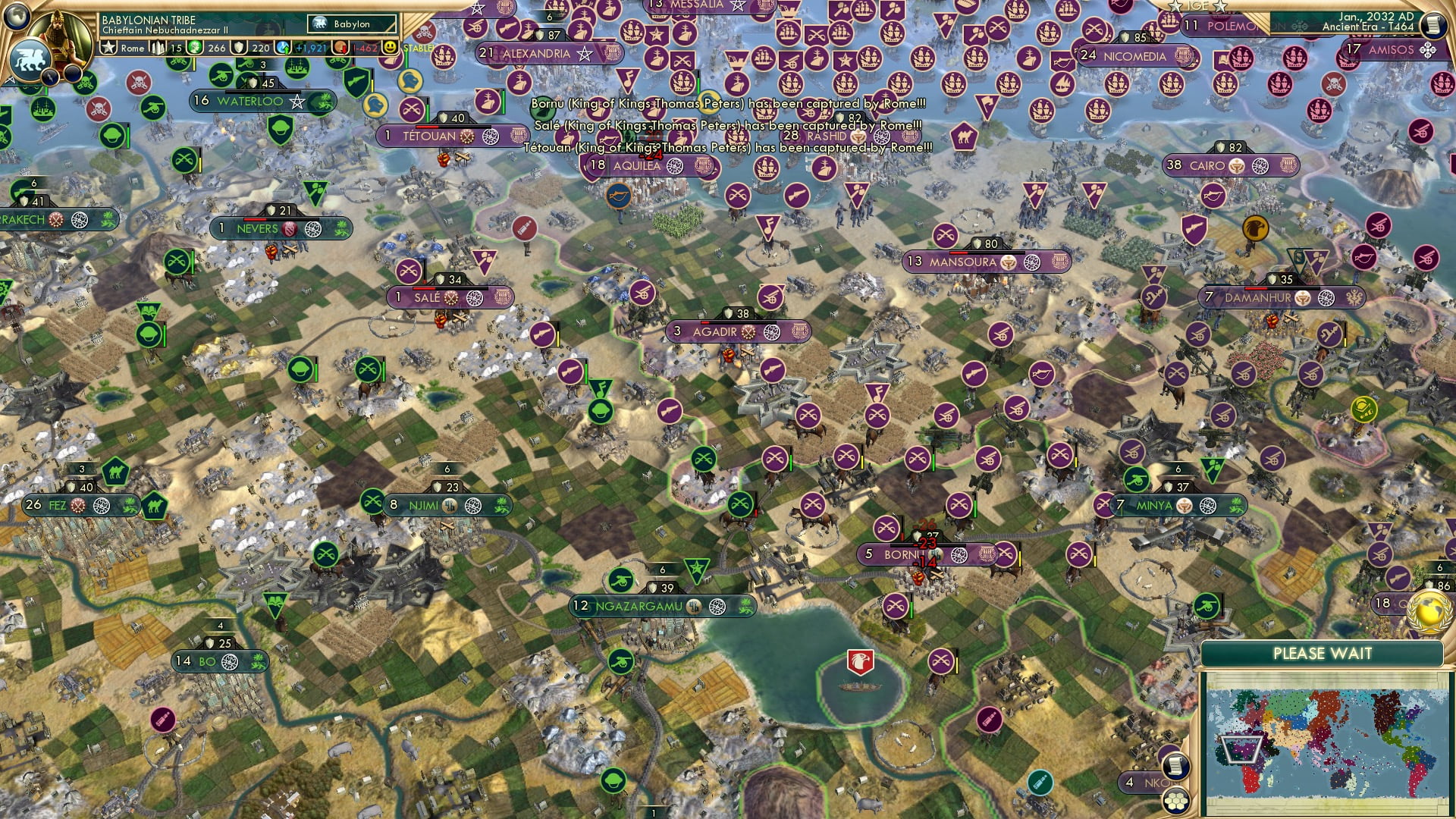Click the happiness smiley icon in the top bar
This screenshot has width=1456, height=819.
point(389,46)
